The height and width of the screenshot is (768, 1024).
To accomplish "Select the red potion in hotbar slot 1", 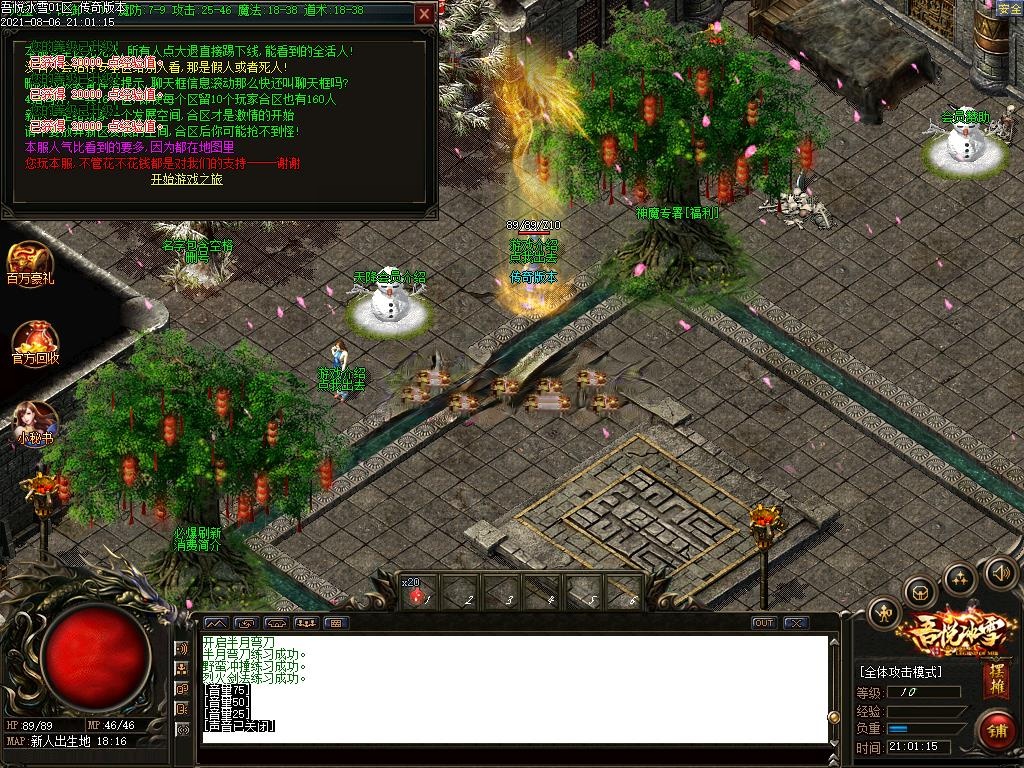I will point(418,595).
